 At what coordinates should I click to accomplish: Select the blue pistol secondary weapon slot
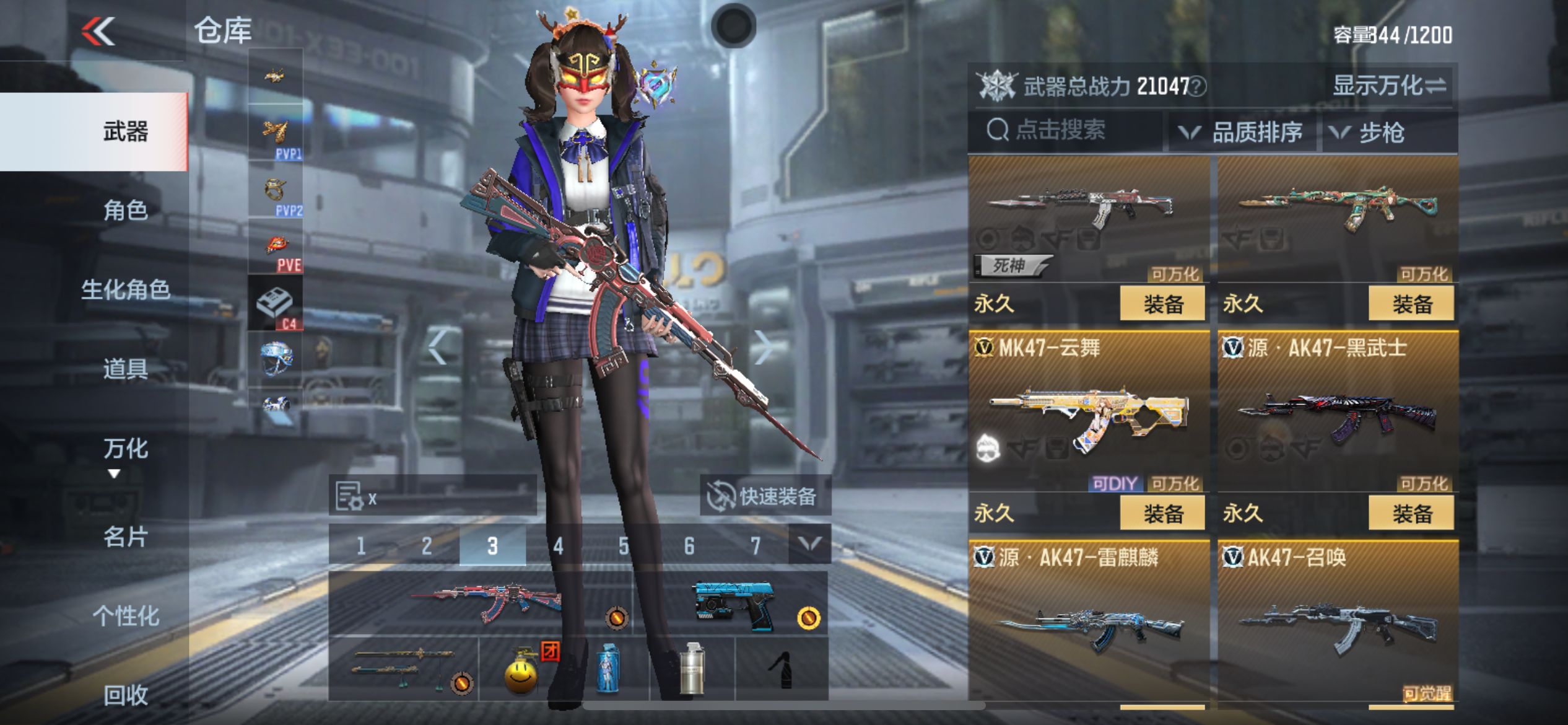(x=734, y=605)
